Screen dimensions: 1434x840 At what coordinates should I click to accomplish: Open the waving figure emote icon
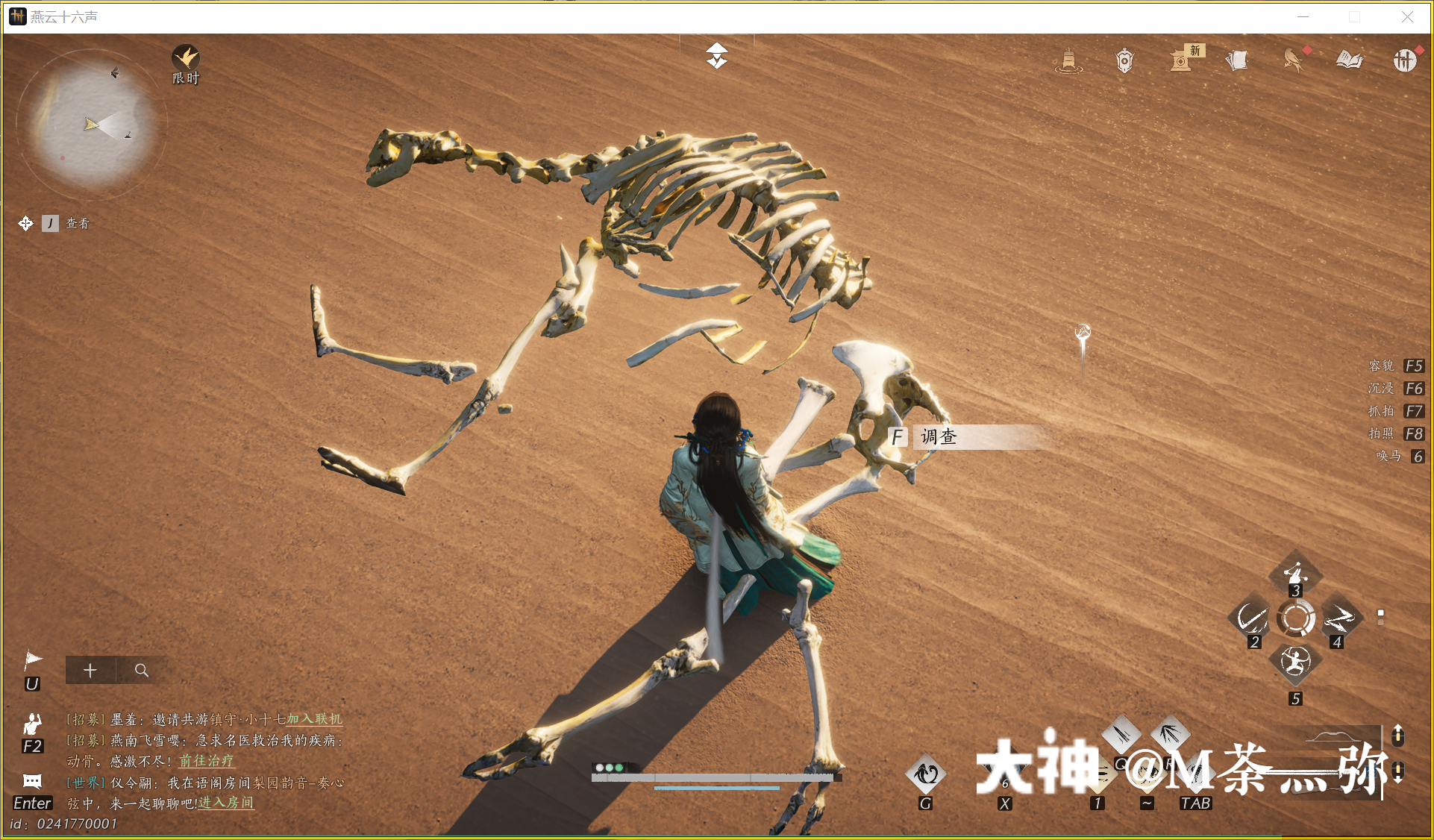click(32, 723)
